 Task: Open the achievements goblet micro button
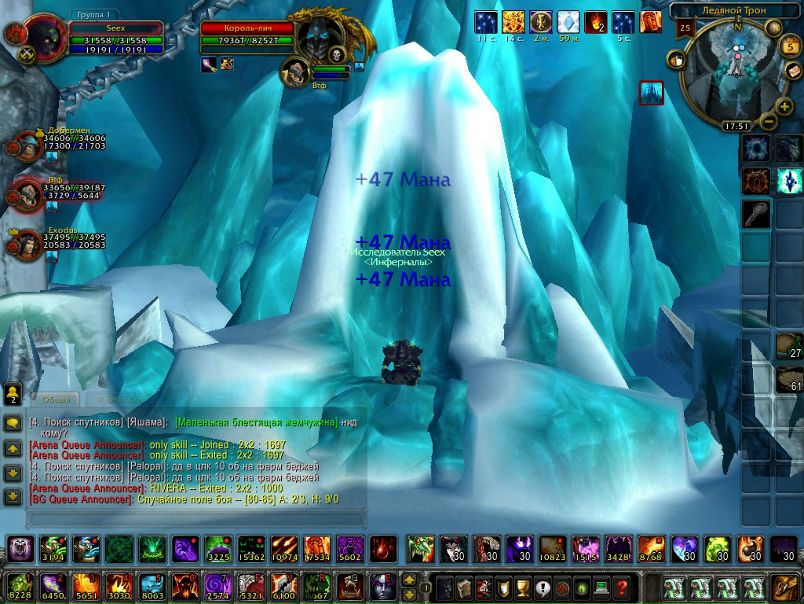[x=521, y=587]
